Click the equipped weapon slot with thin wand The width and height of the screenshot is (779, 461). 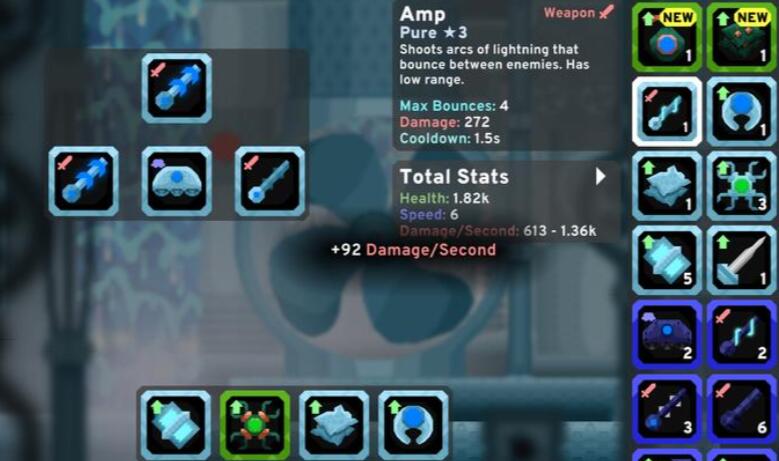click(270, 181)
